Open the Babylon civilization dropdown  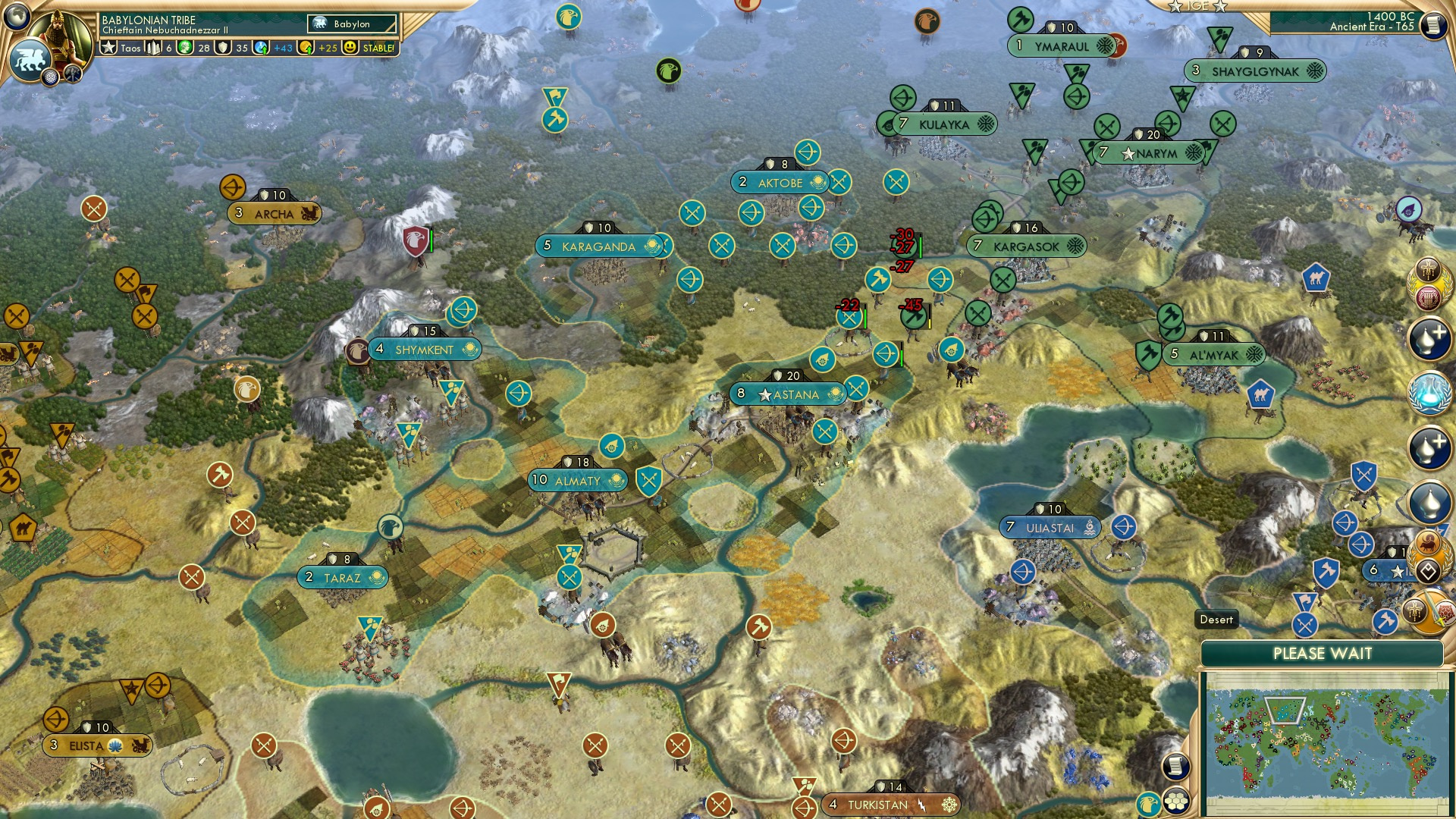click(350, 24)
